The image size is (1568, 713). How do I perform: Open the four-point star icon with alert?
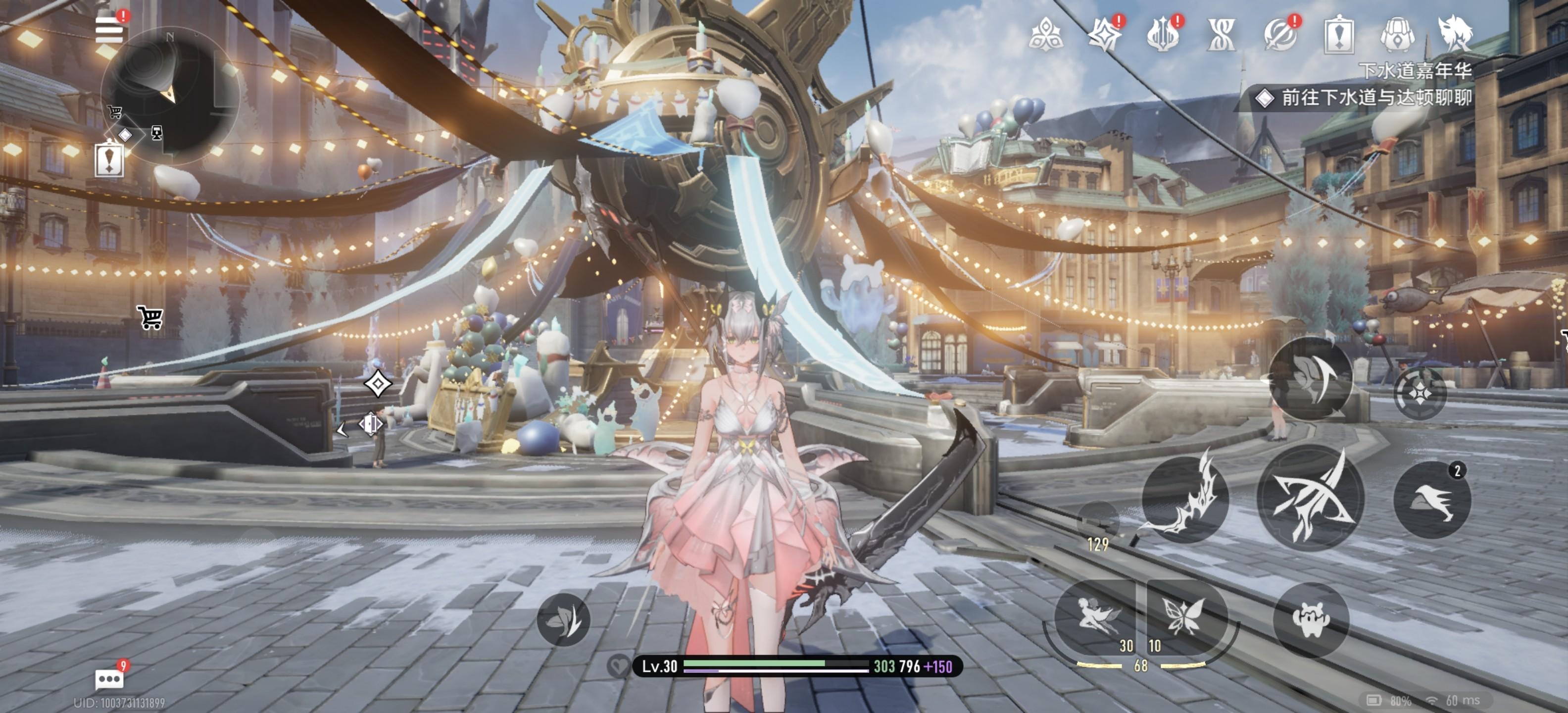pos(1104,34)
